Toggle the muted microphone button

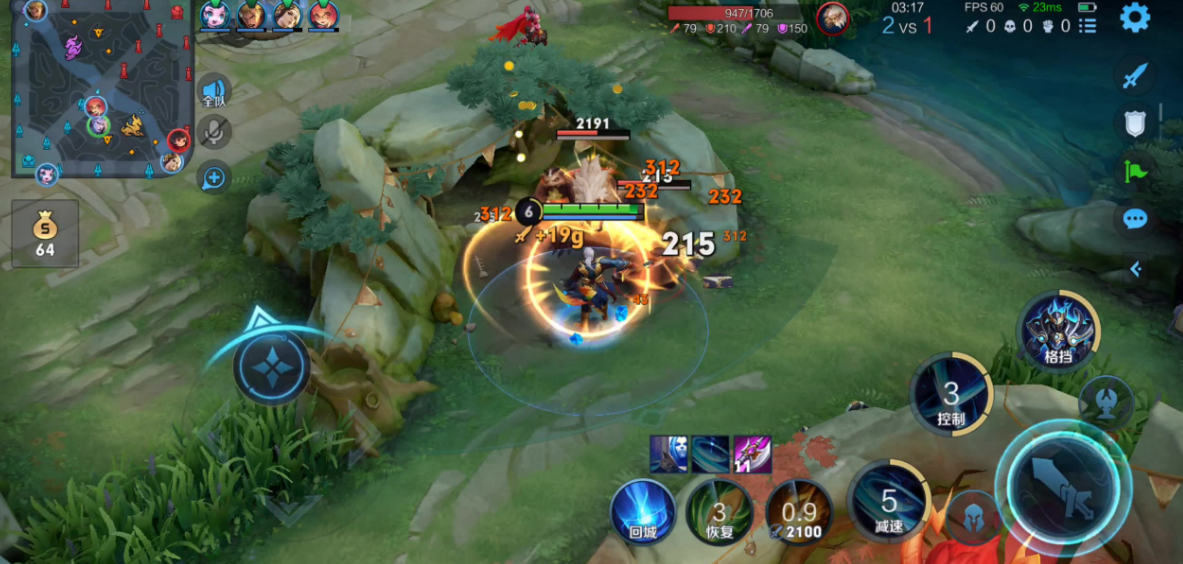click(x=214, y=132)
